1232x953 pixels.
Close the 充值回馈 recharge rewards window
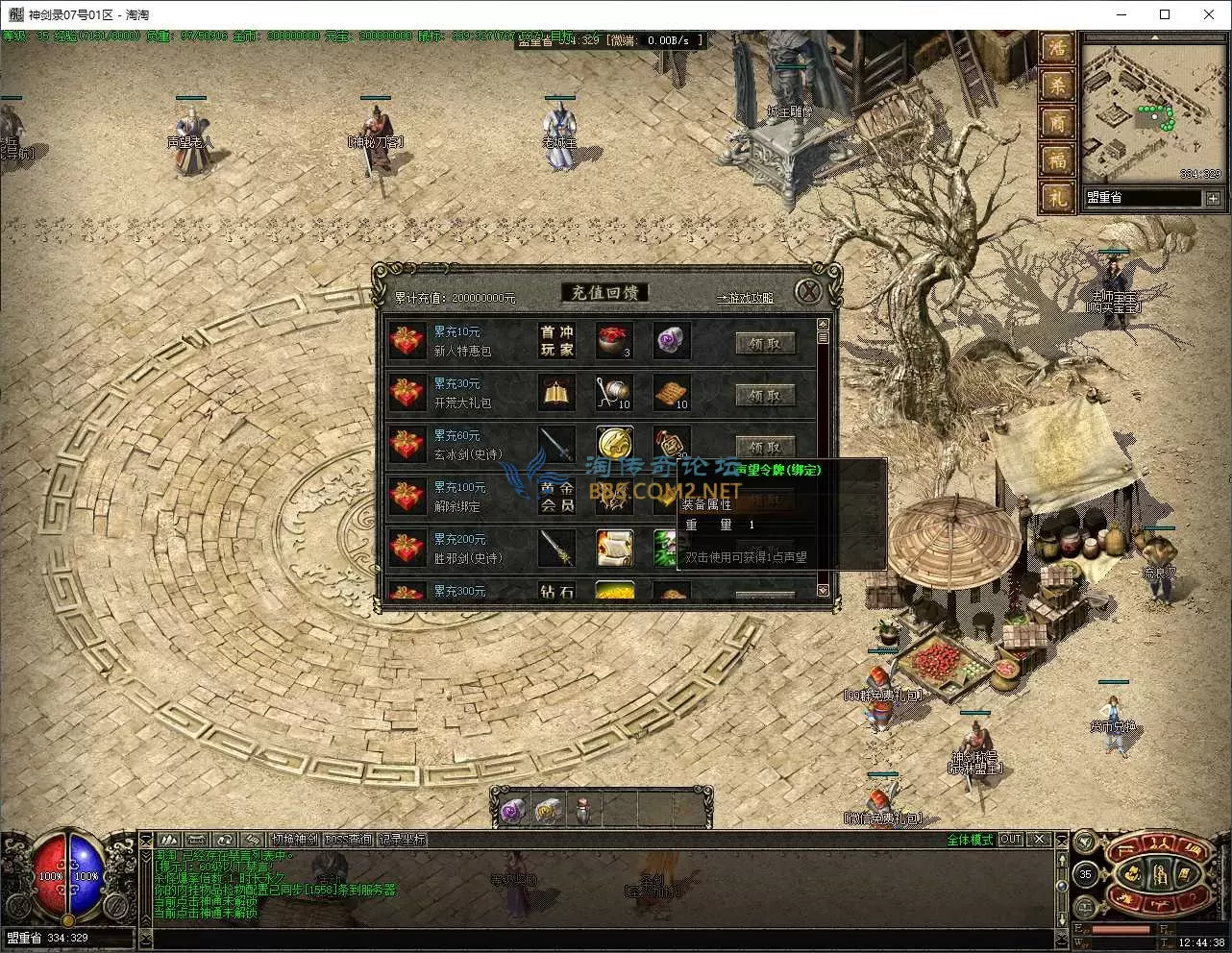809,292
